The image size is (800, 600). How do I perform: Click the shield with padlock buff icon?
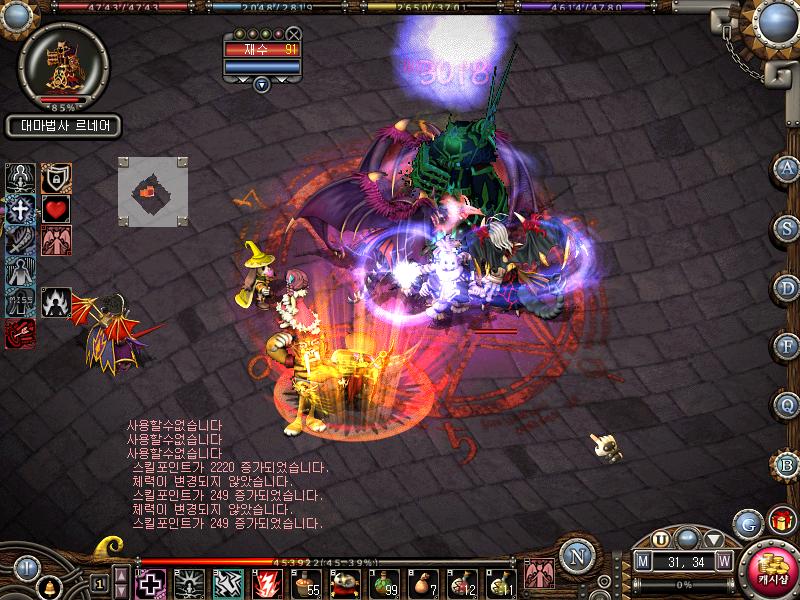[x=55, y=178]
